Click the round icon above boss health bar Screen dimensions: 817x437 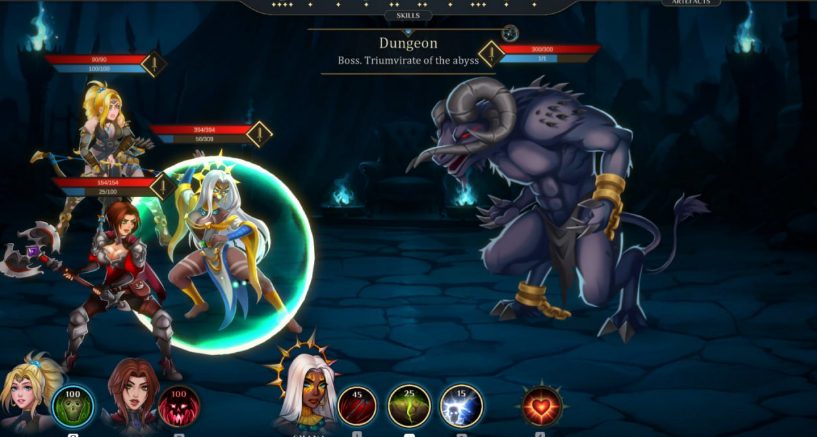pos(510,33)
